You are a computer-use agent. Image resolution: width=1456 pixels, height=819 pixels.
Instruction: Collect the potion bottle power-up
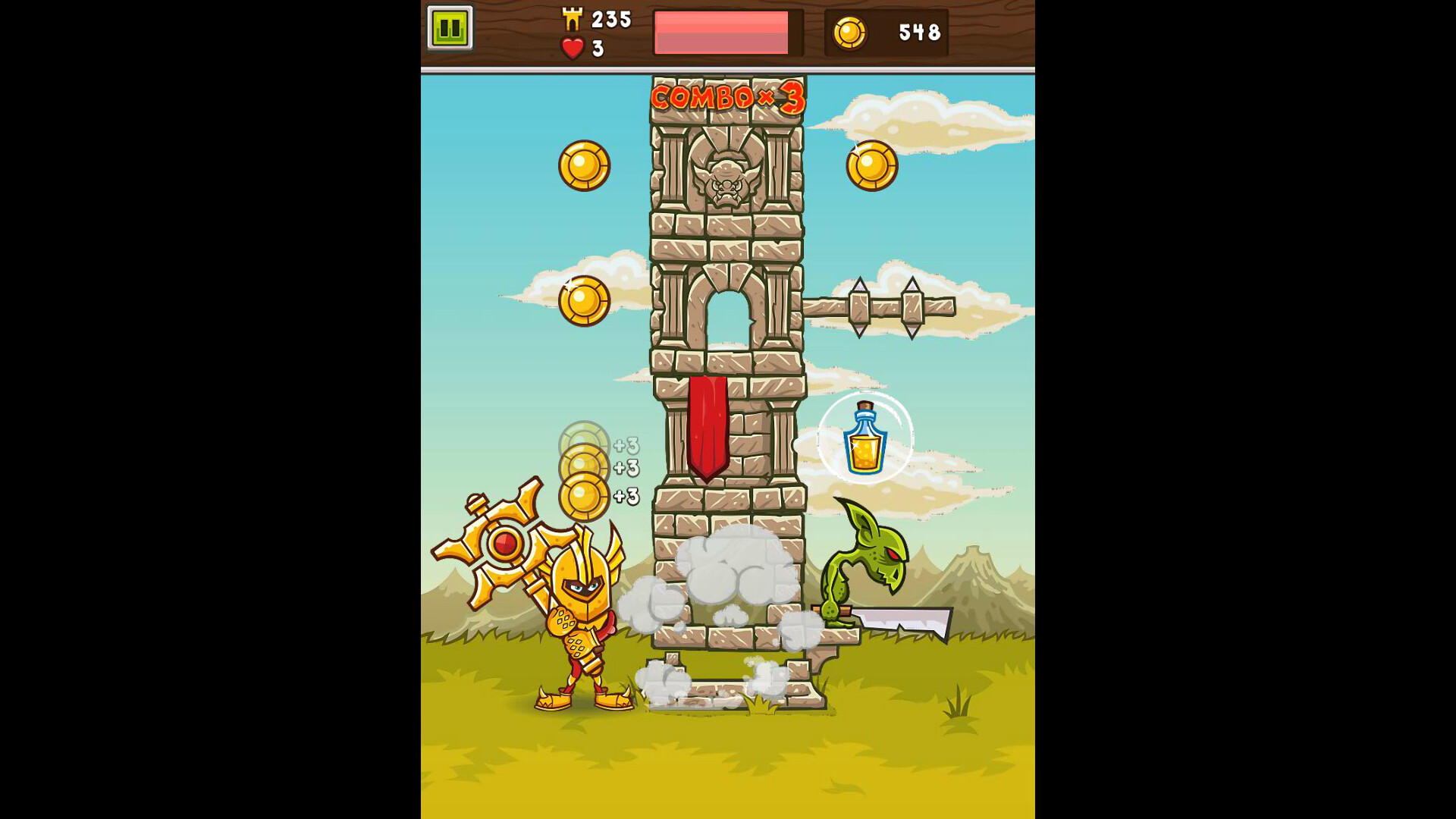(x=865, y=438)
